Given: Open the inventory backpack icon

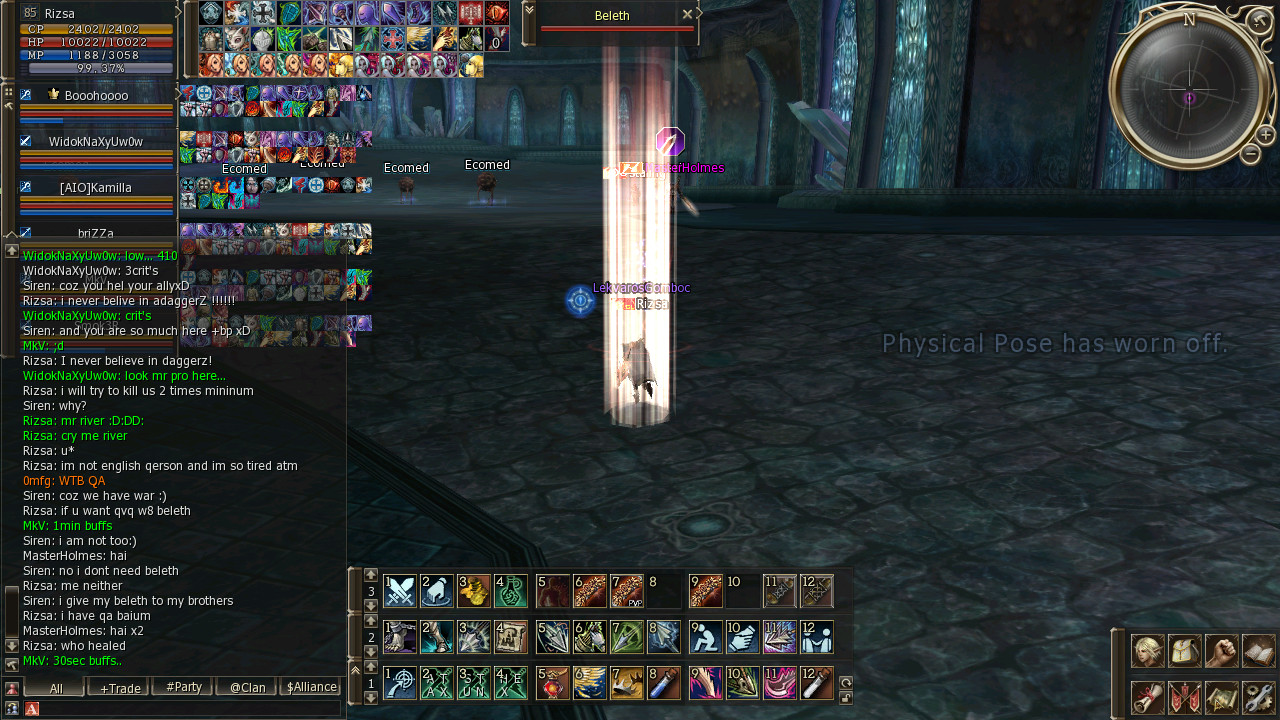Looking at the screenshot, I should (x=1184, y=651).
